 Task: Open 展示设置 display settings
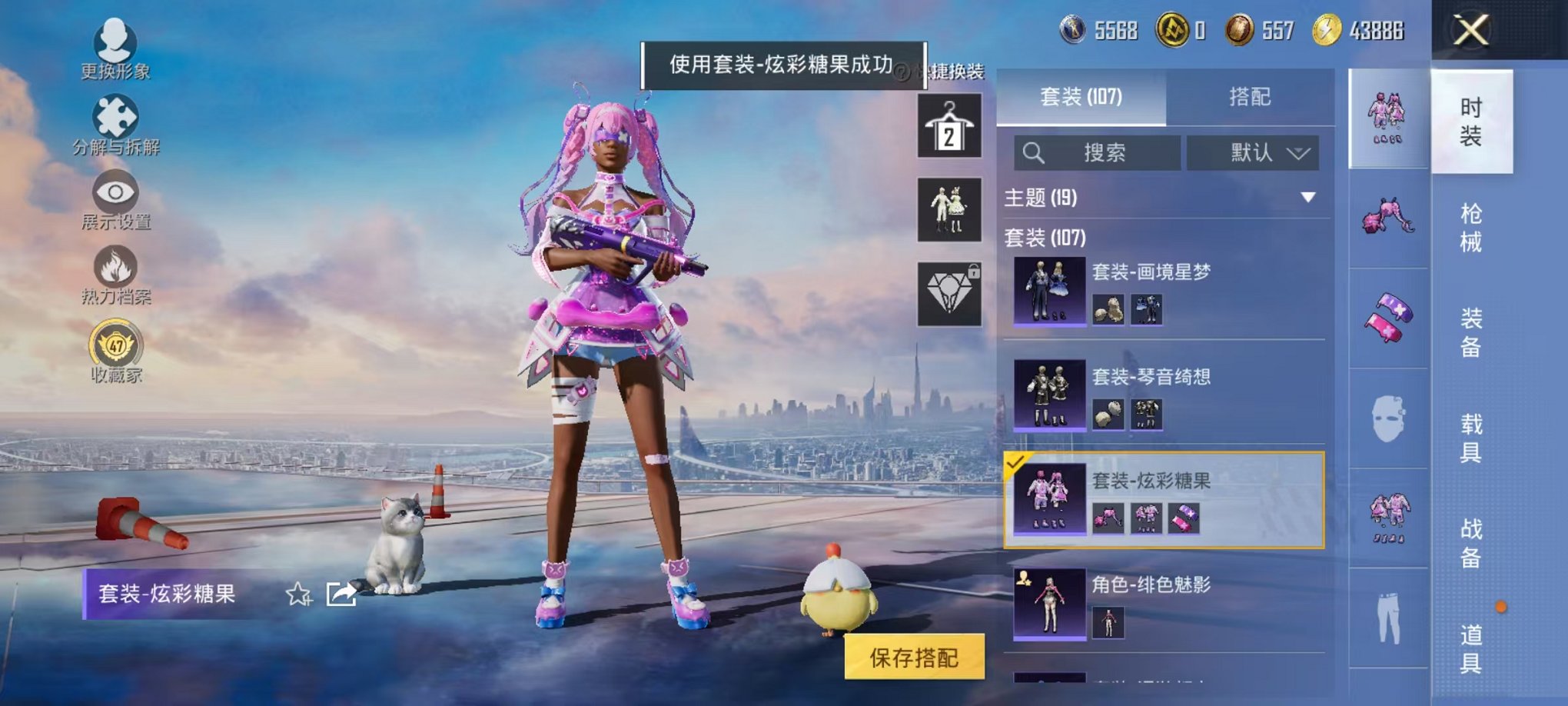[x=114, y=192]
